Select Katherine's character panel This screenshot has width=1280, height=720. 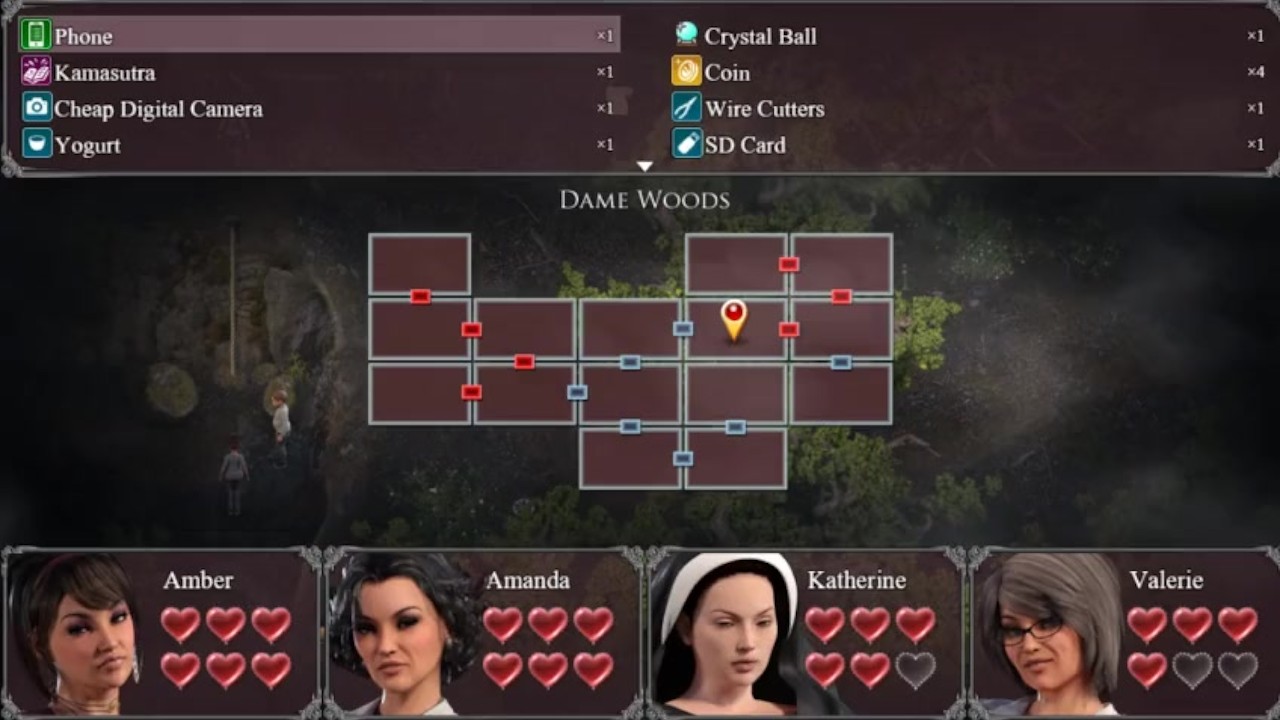click(x=806, y=632)
